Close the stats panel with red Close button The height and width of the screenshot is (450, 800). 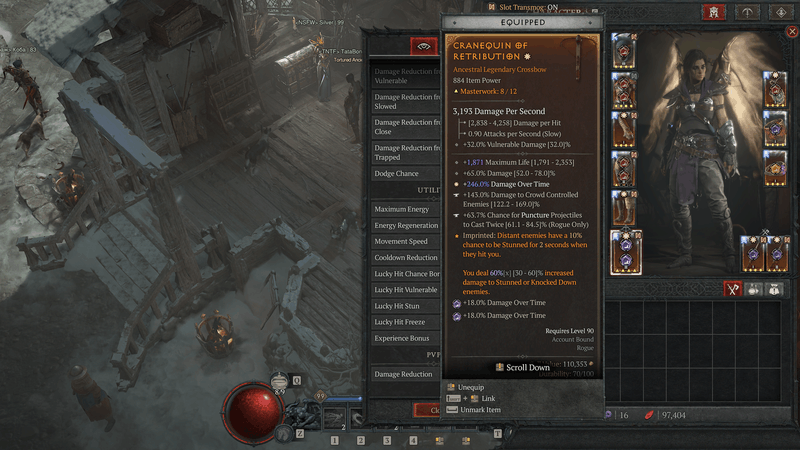pyautogui.click(x=430, y=410)
